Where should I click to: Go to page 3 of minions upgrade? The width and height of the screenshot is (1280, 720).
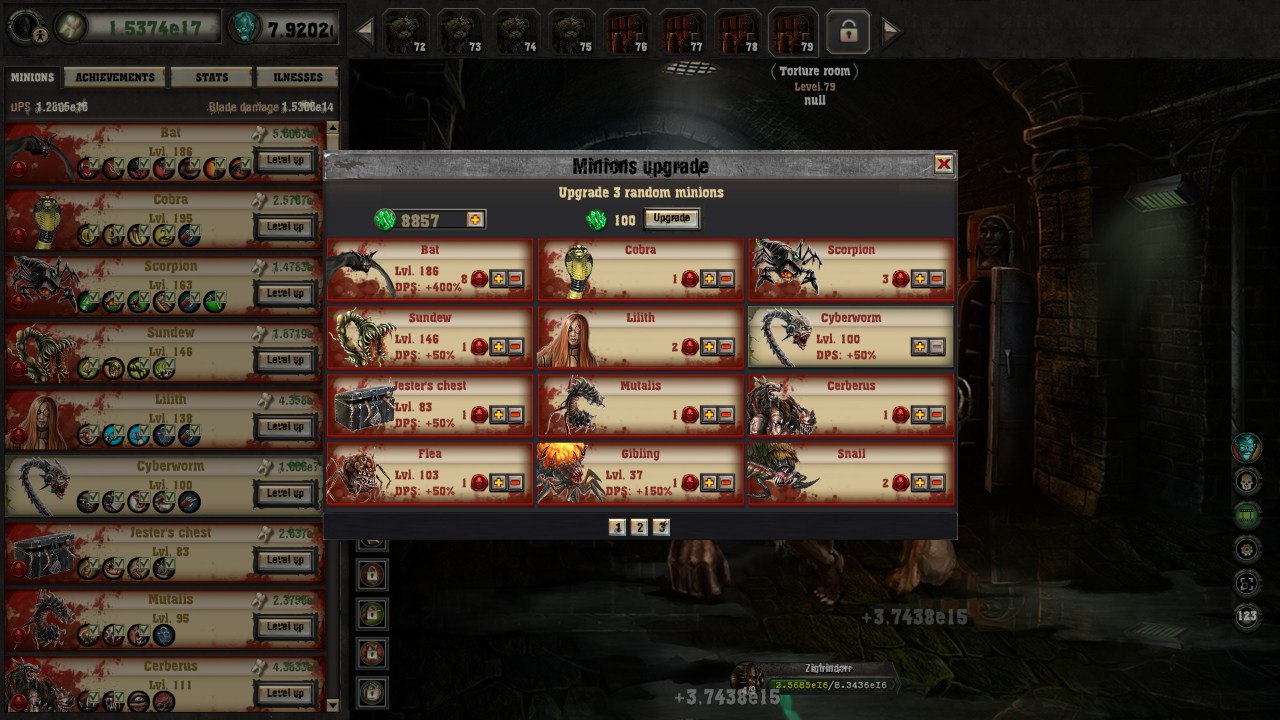661,527
